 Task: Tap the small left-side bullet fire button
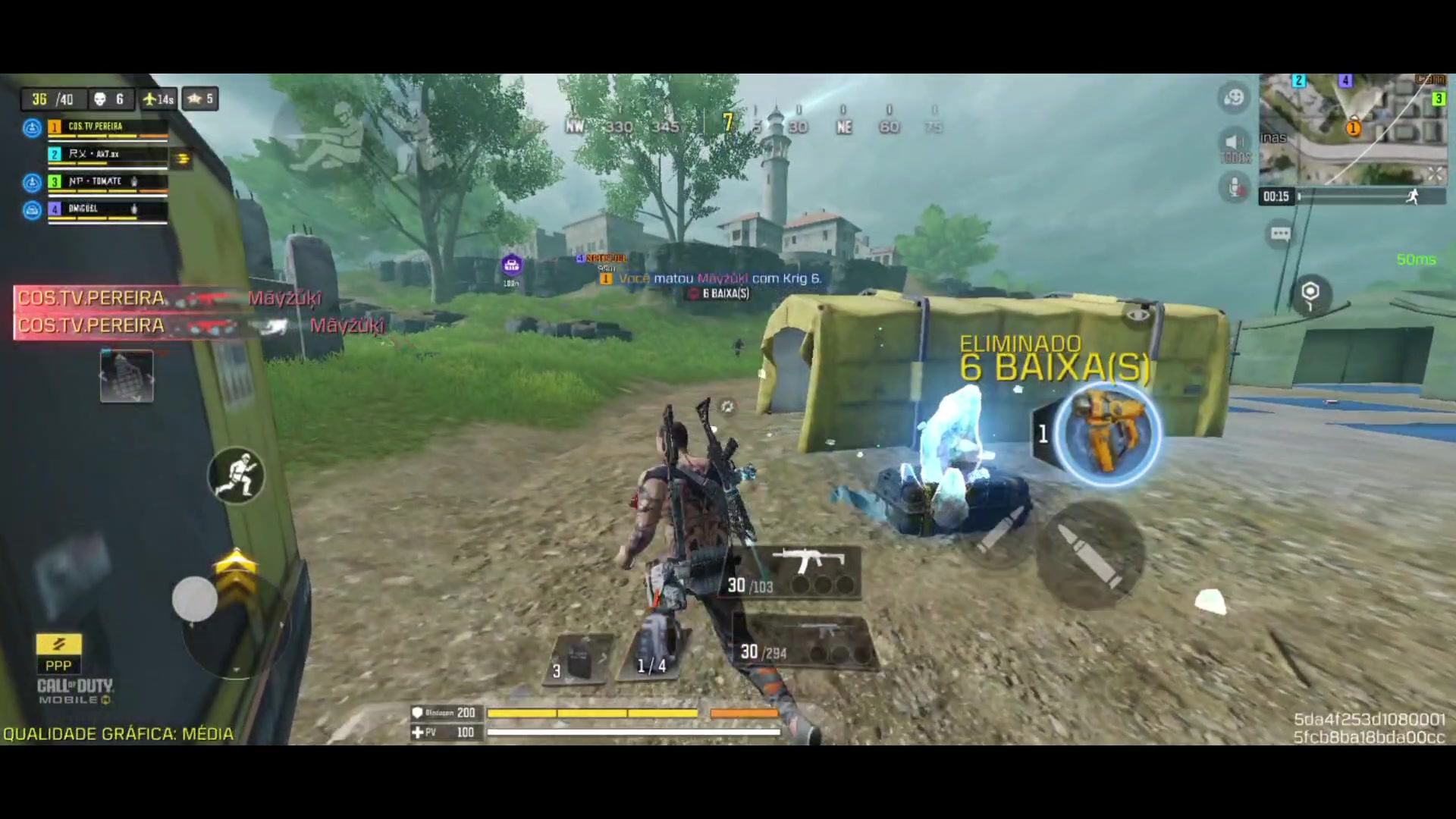[x=999, y=529]
